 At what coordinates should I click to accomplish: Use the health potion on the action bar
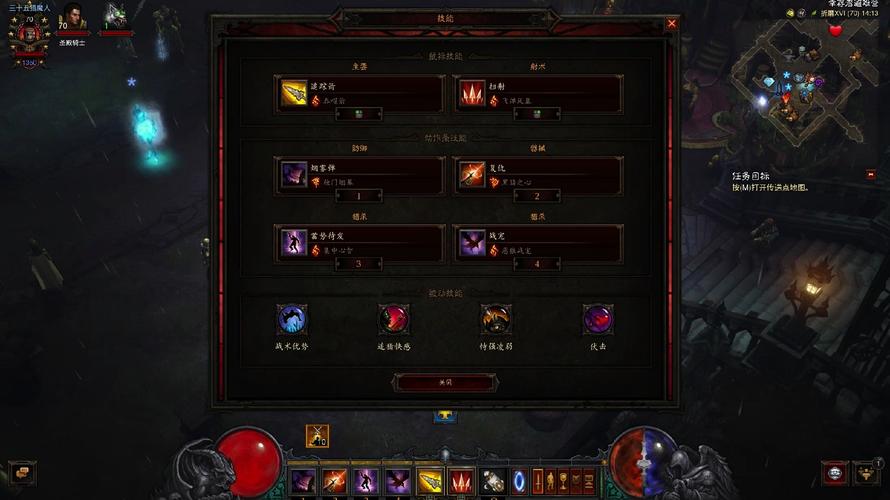[x=491, y=481]
